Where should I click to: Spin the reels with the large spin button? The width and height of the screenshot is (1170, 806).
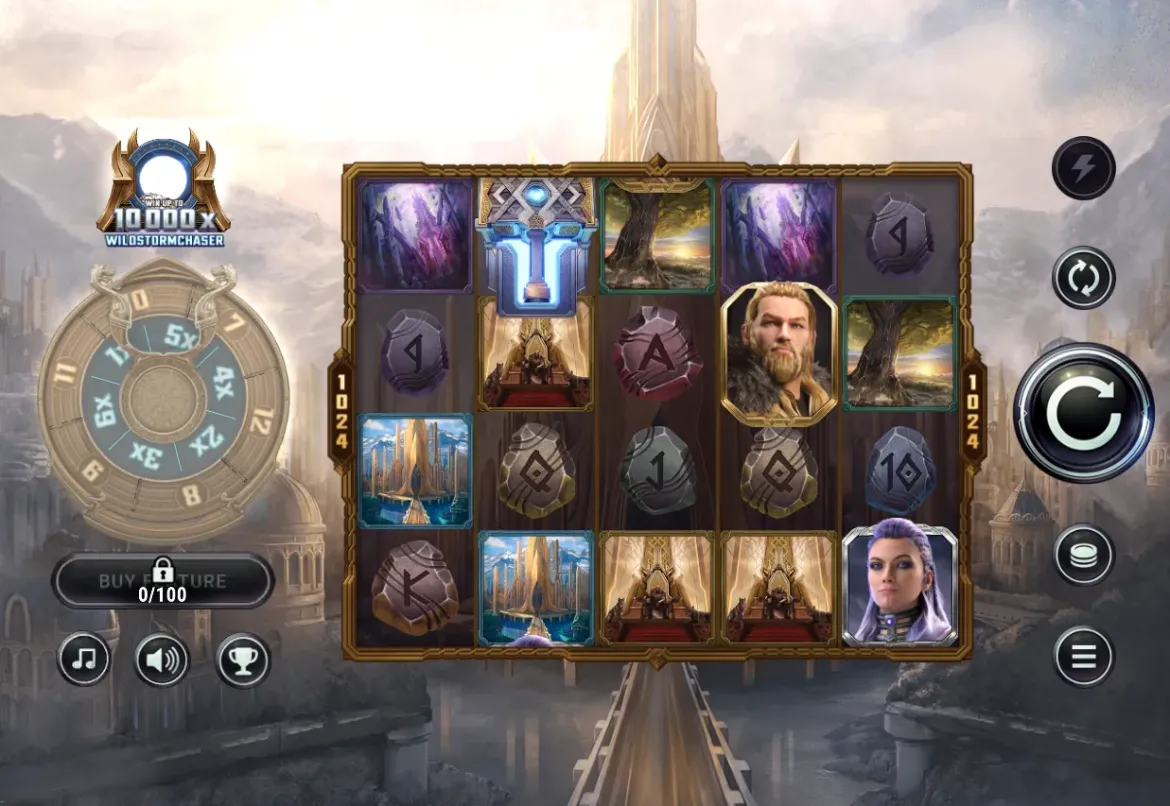[1084, 412]
